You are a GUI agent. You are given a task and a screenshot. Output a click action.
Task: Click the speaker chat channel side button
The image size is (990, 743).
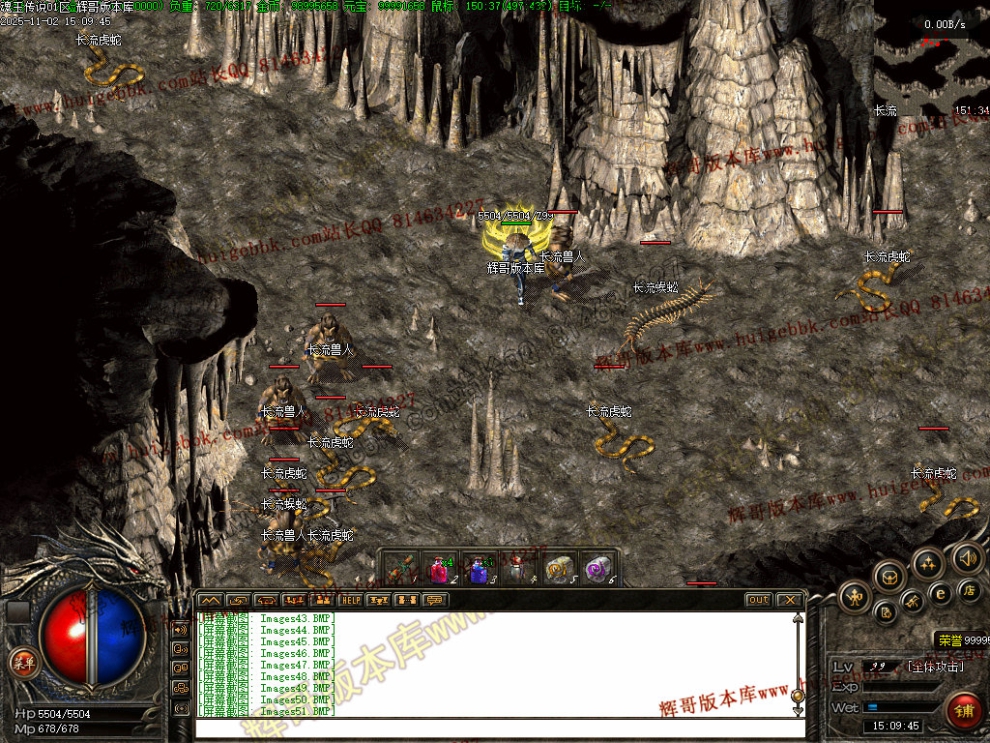point(182,629)
